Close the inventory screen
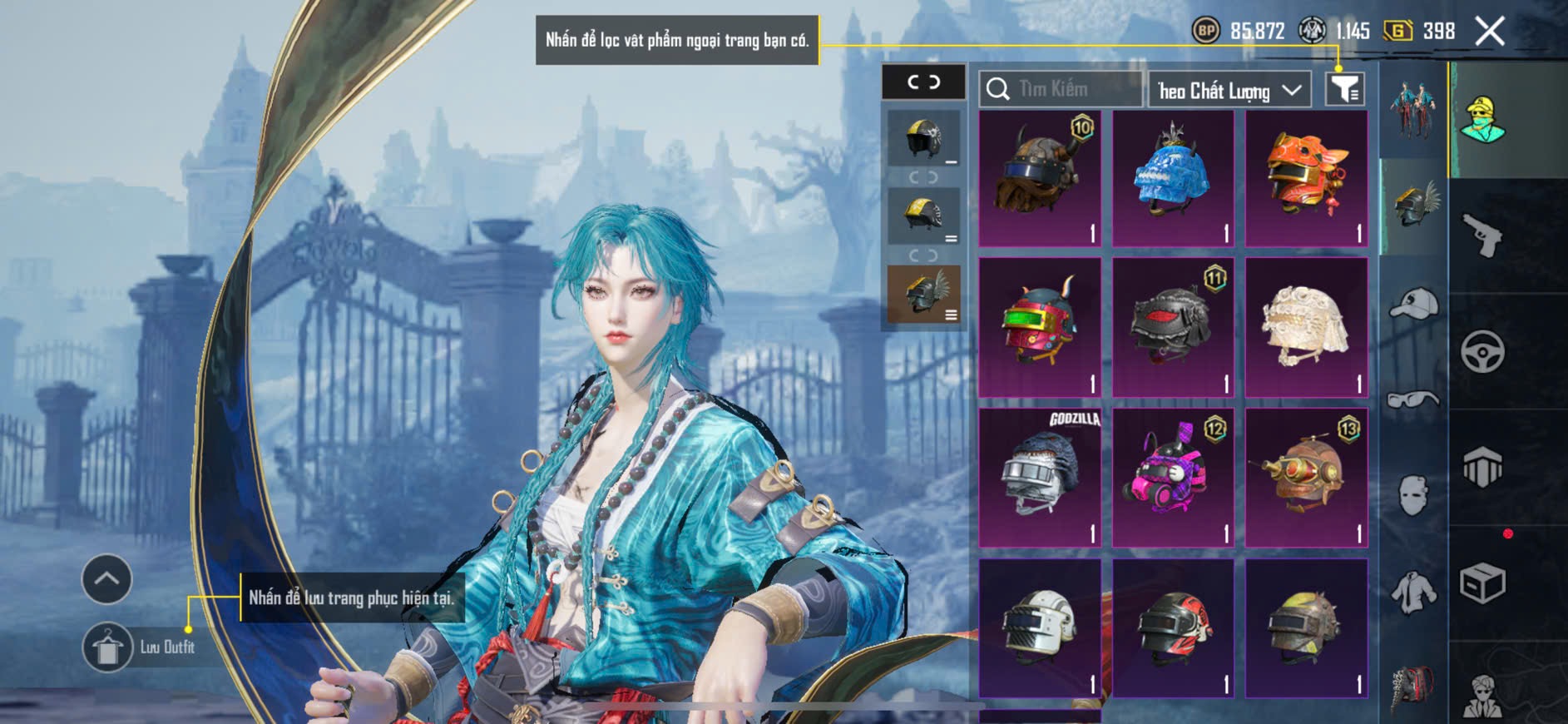Screen dimensions: 1568x724 click(1489, 32)
